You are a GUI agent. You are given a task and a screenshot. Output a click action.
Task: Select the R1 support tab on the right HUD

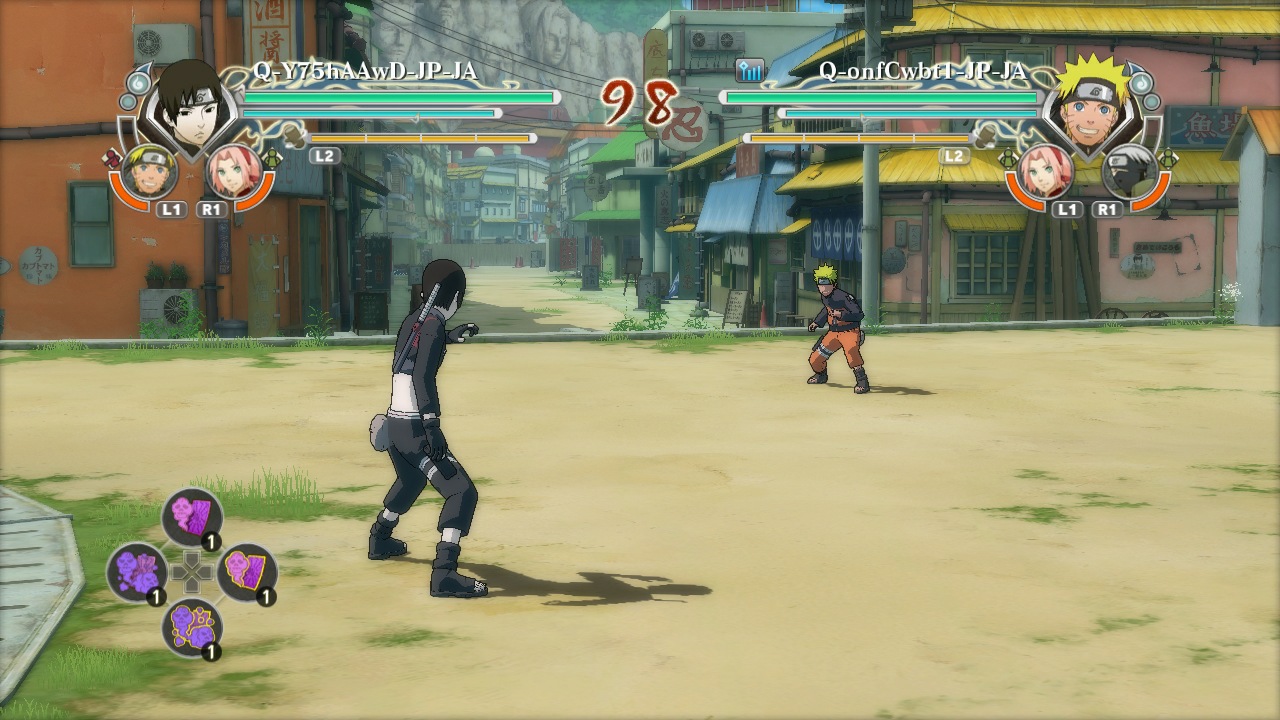(1105, 210)
